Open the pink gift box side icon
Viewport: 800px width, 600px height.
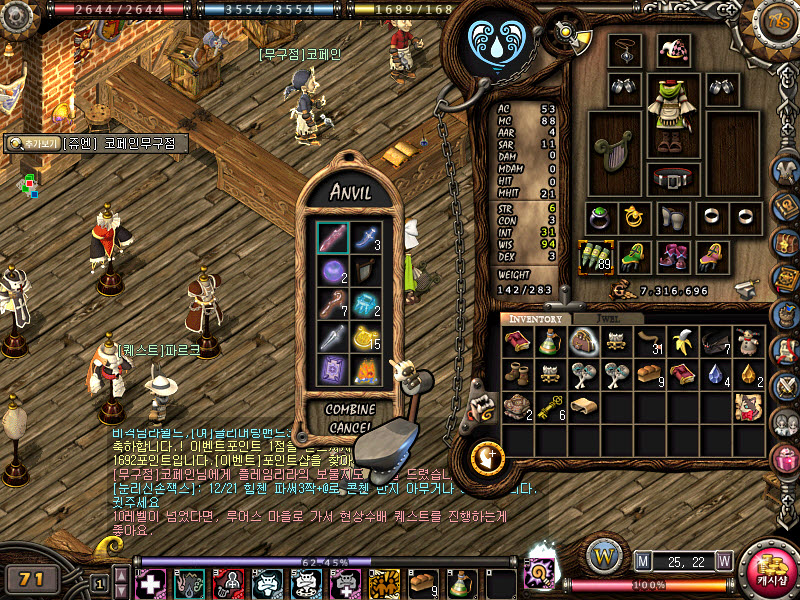[786, 458]
